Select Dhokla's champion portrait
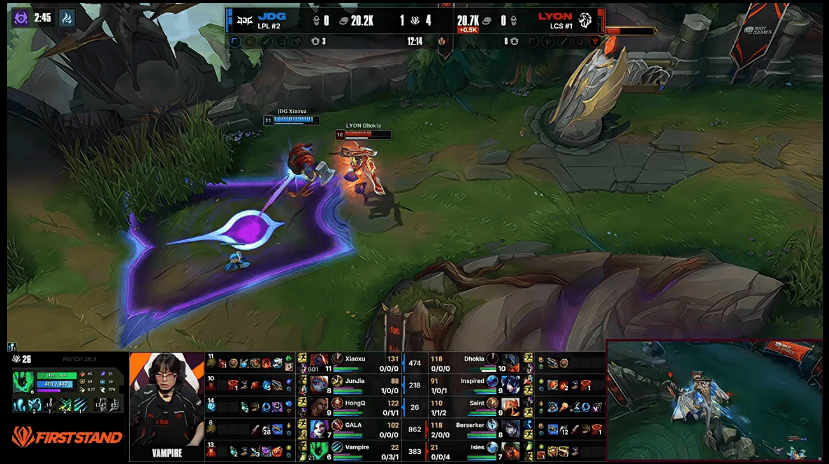The height and width of the screenshot is (464, 829). (511, 361)
